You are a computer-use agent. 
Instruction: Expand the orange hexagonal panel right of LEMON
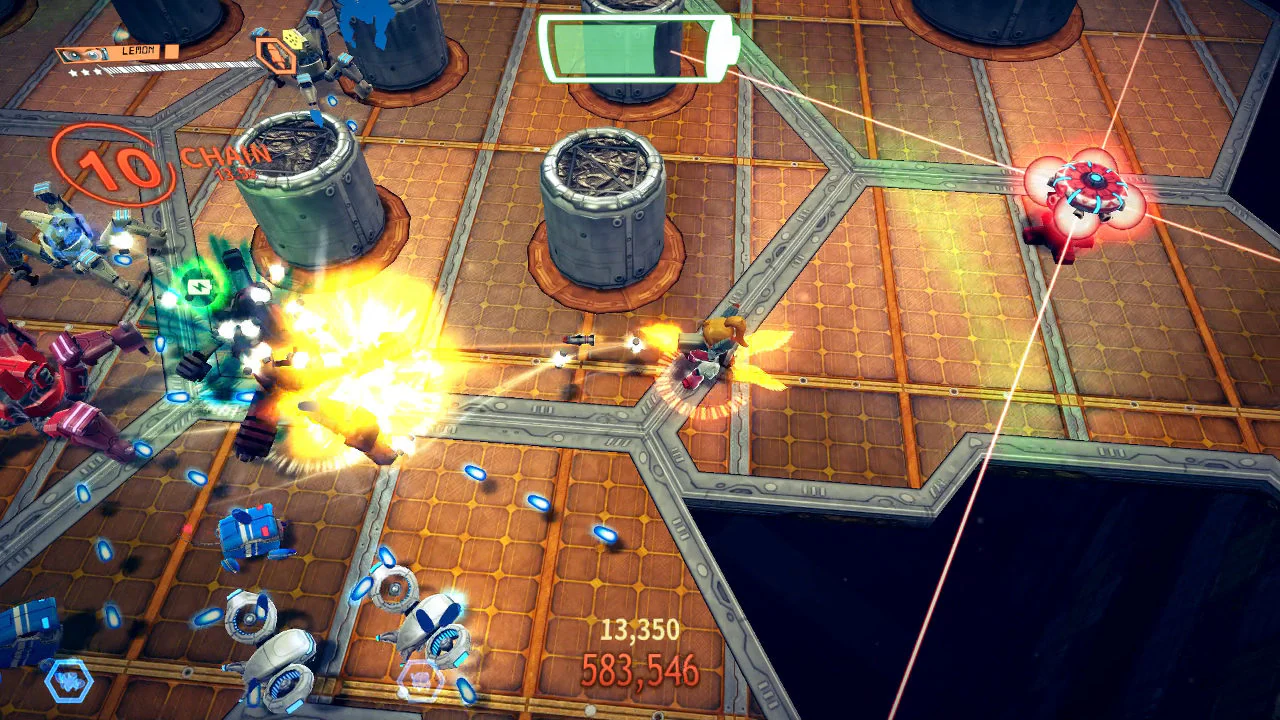point(277,54)
